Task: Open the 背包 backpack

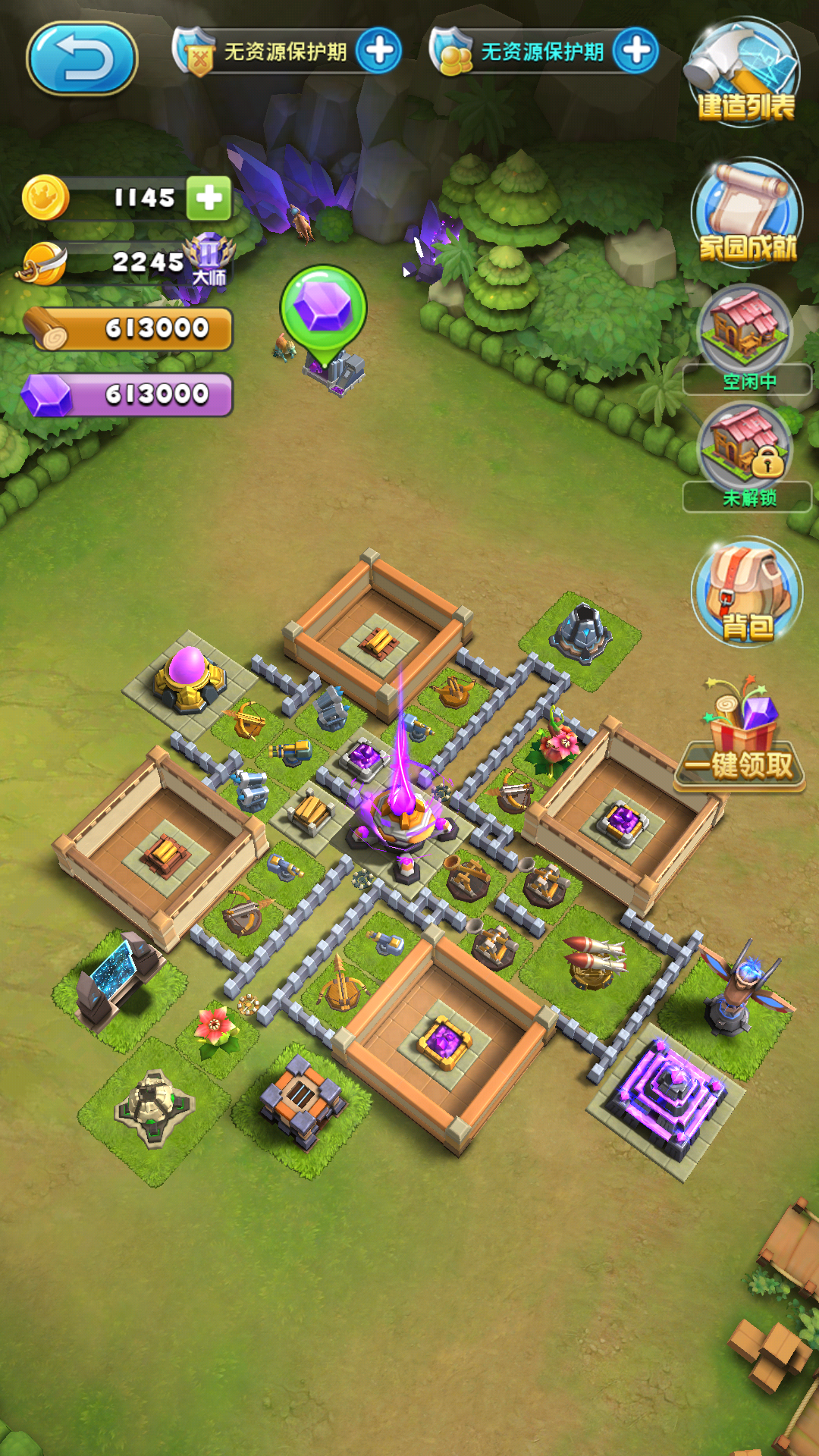Action: click(747, 592)
